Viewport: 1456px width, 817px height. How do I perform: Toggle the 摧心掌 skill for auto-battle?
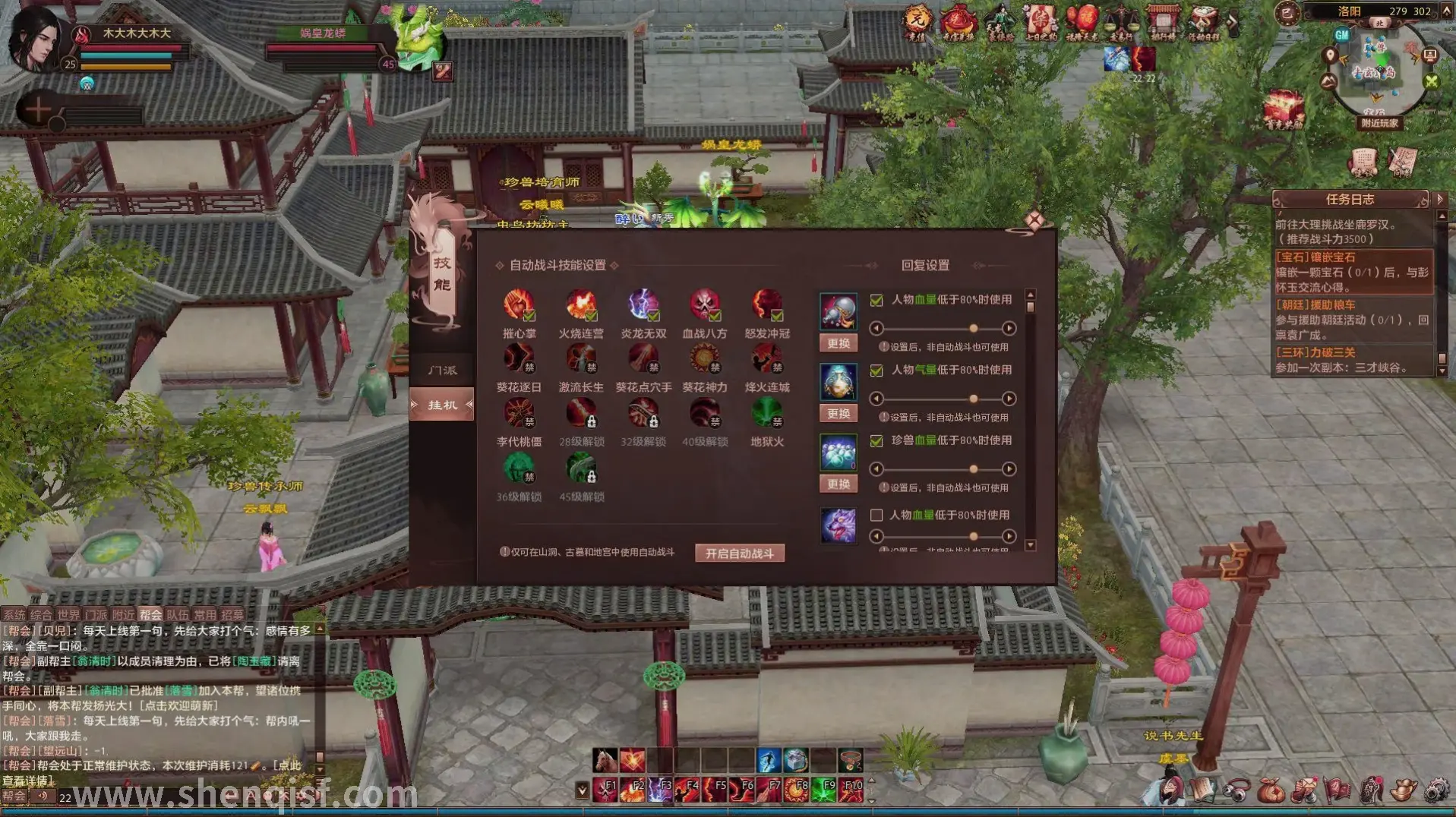coord(520,305)
